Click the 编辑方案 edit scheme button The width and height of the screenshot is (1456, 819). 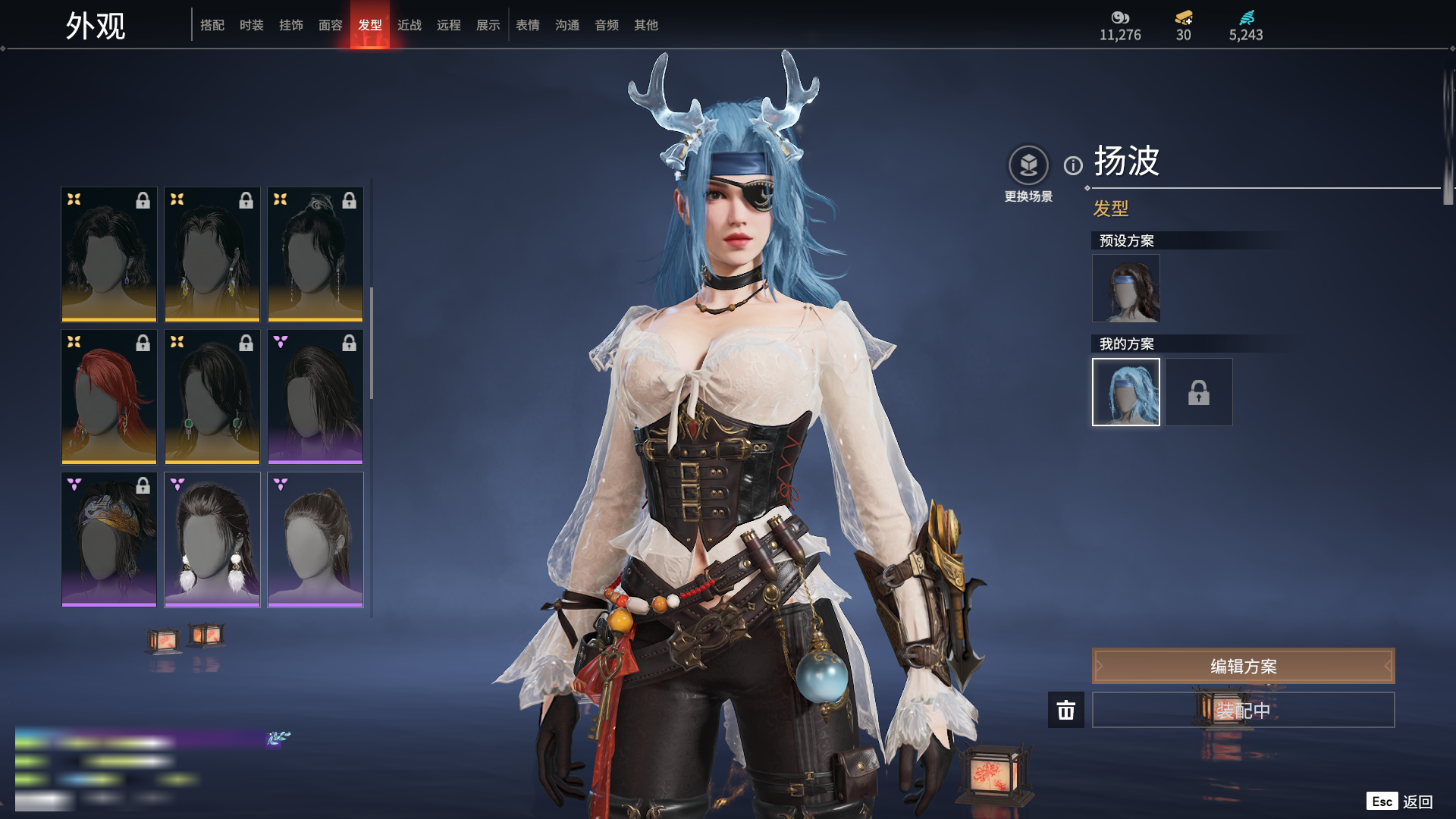point(1243,666)
